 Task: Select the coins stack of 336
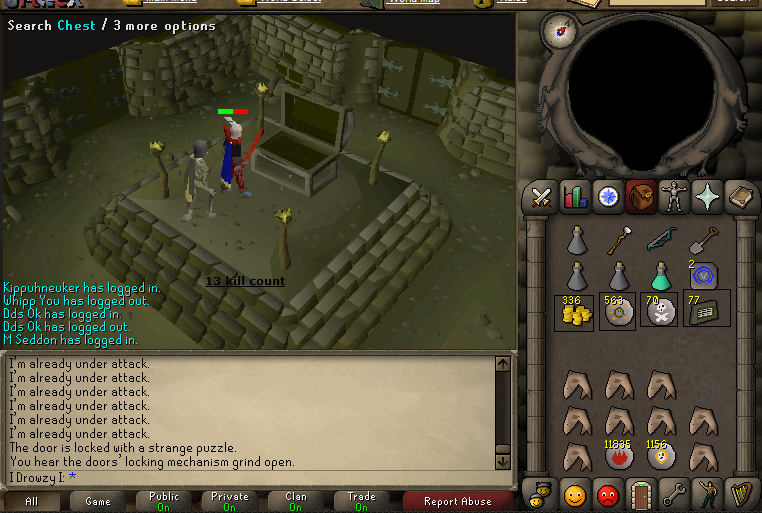point(575,311)
